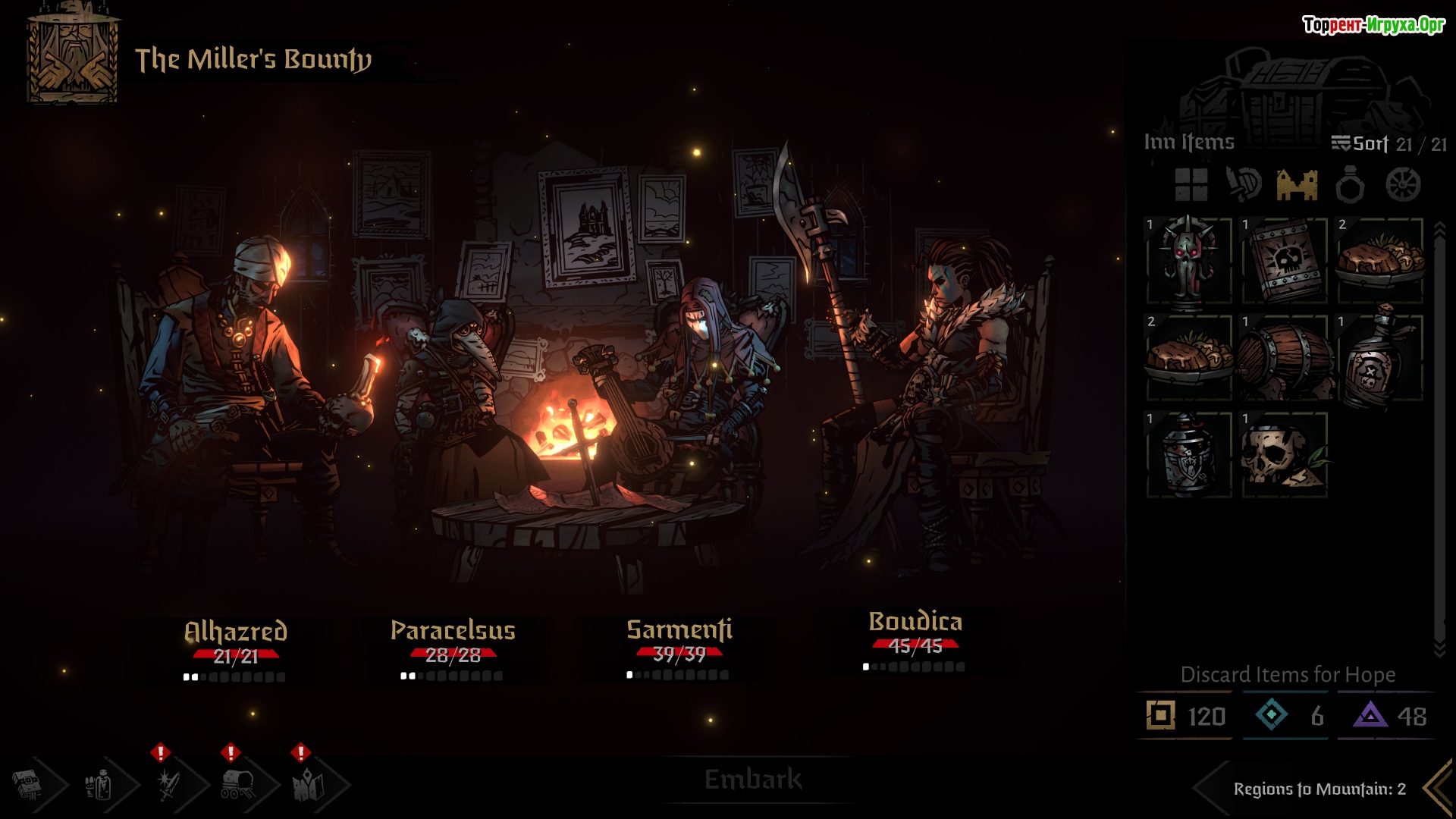Image resolution: width=1456 pixels, height=819 pixels.
Task: Open the glove and bottle items menu
Action: [99, 786]
